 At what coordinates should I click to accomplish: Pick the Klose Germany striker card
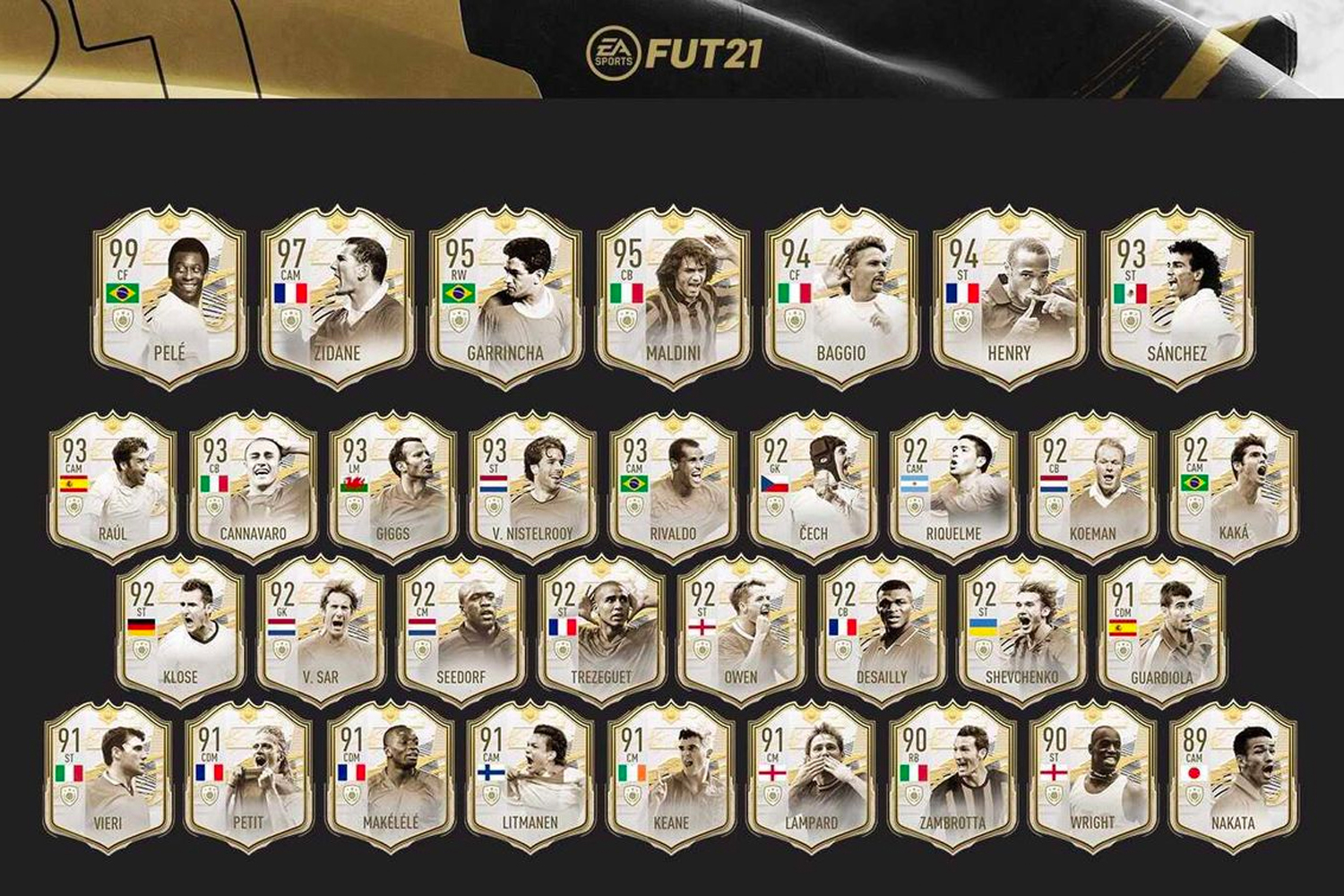180,632
